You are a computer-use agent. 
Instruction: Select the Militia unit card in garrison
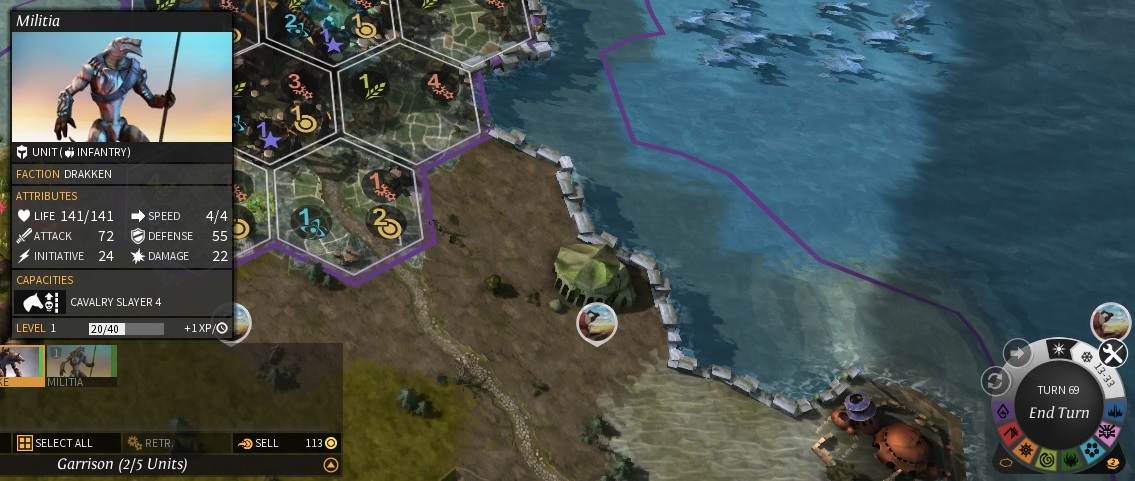(81, 365)
